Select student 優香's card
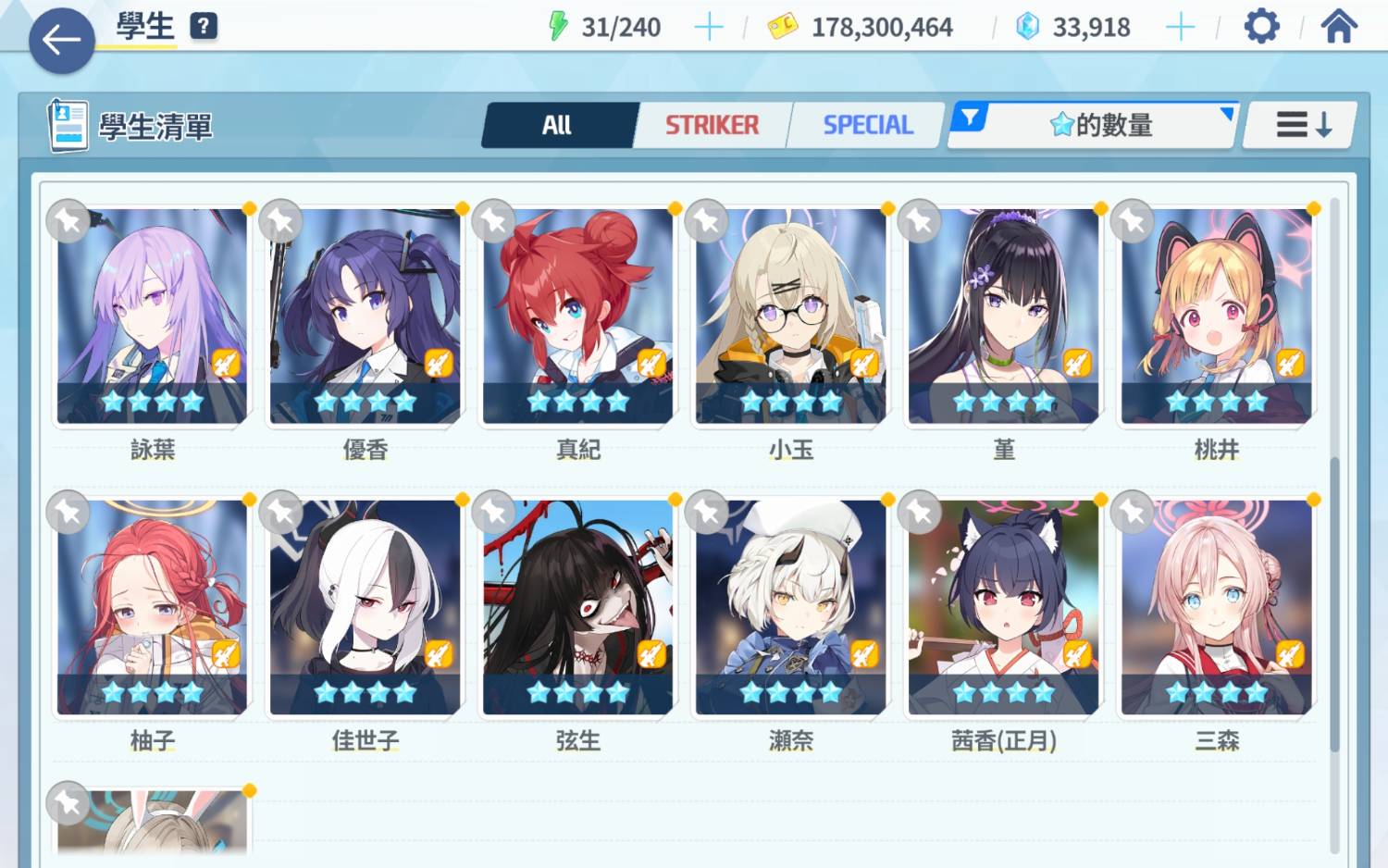 click(x=365, y=316)
